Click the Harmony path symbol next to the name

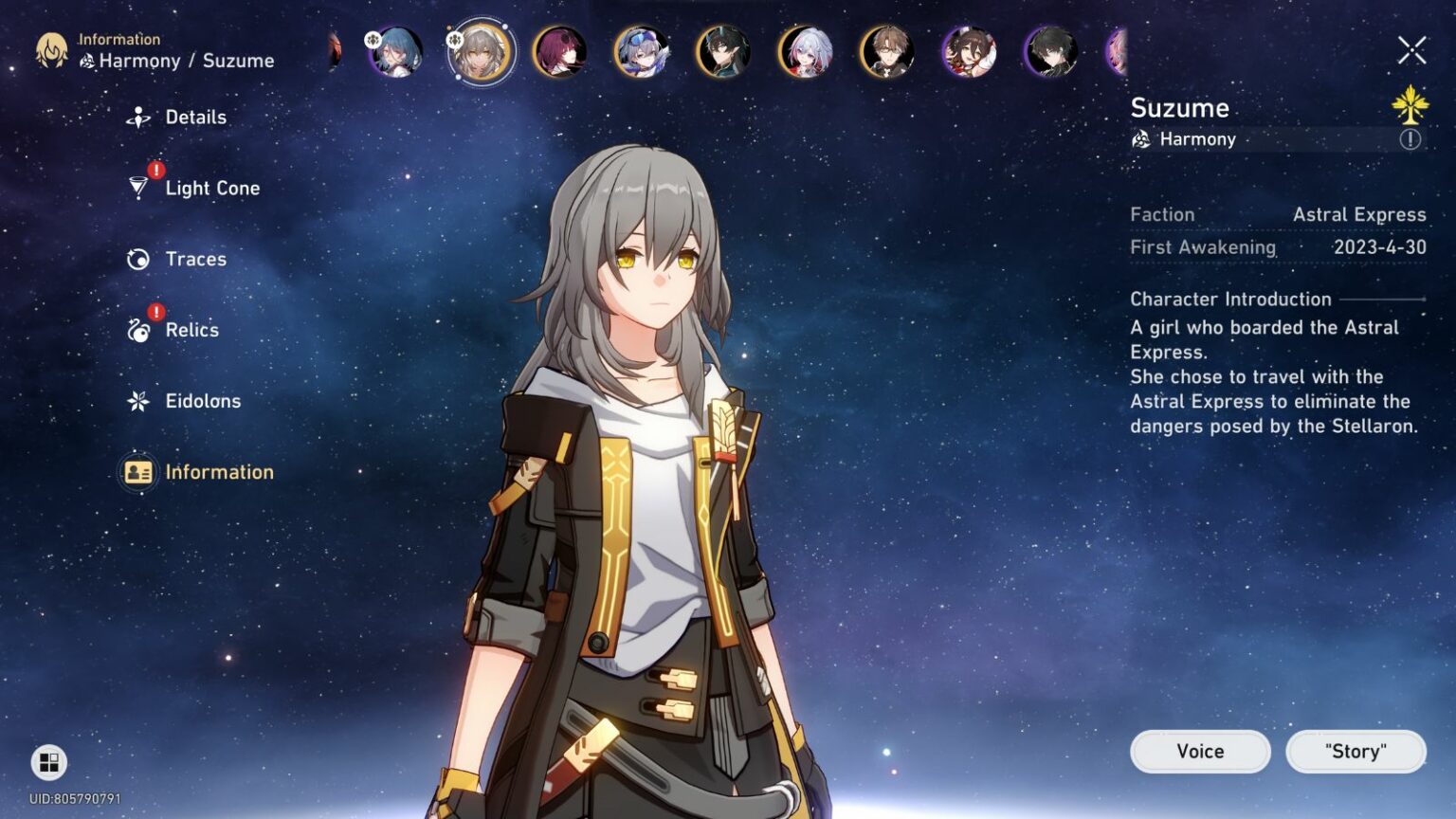tap(1140, 139)
